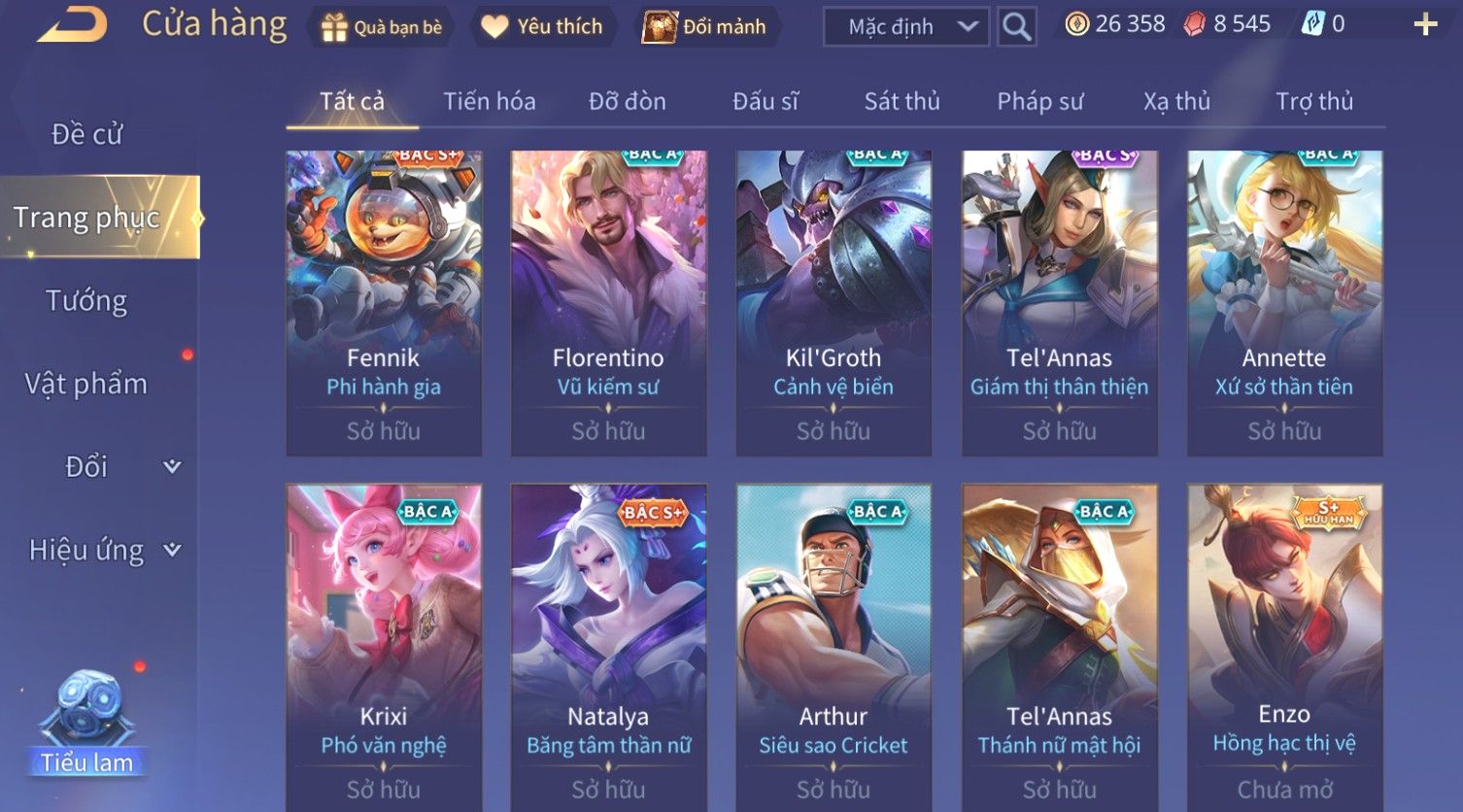Open Đề cử in the sidebar
This screenshot has height=812, width=1463.
tap(87, 134)
